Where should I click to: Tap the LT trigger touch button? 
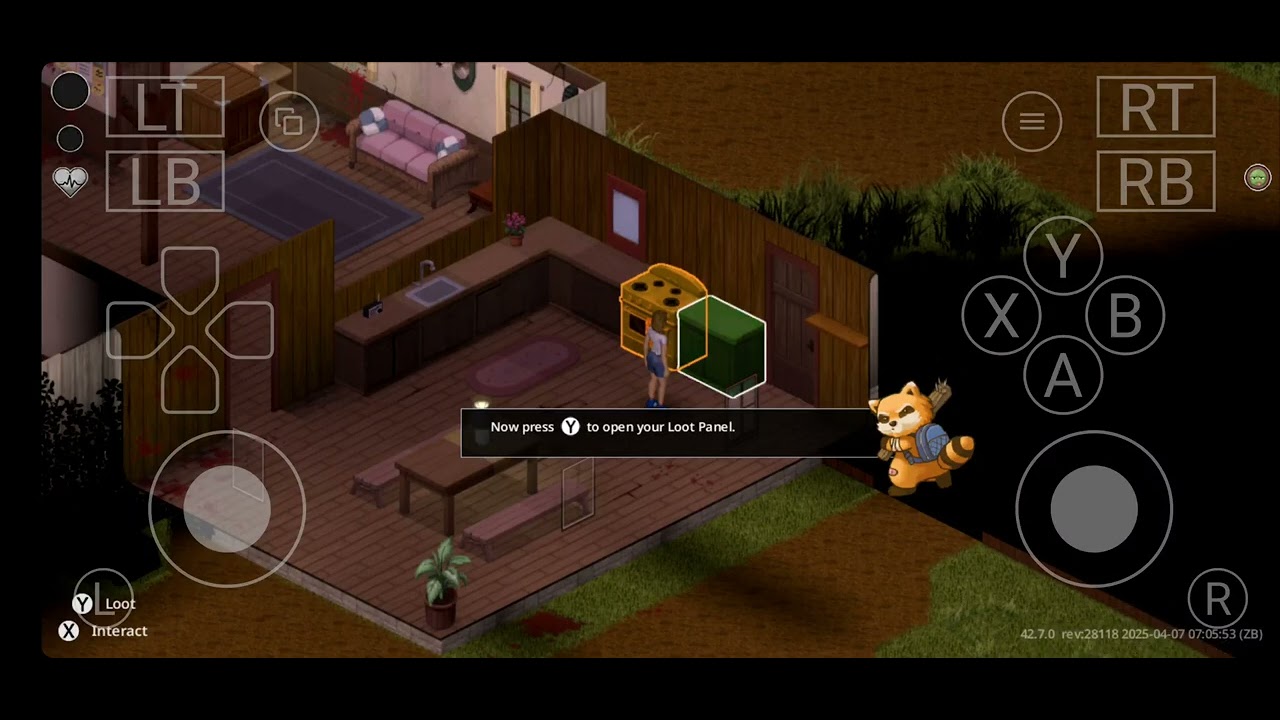[165, 106]
